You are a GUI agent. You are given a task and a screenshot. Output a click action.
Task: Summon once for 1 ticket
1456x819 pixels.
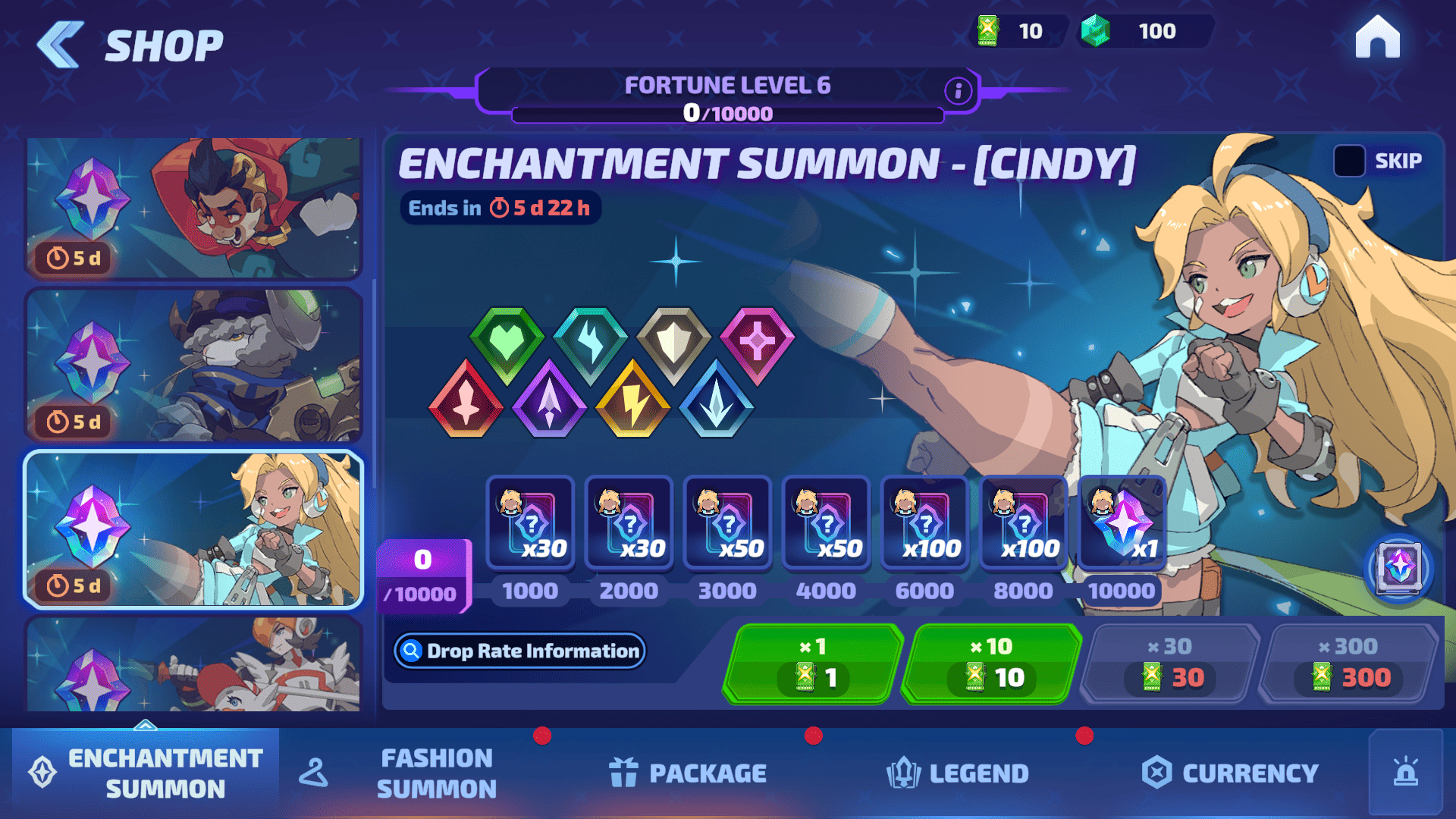(x=813, y=664)
